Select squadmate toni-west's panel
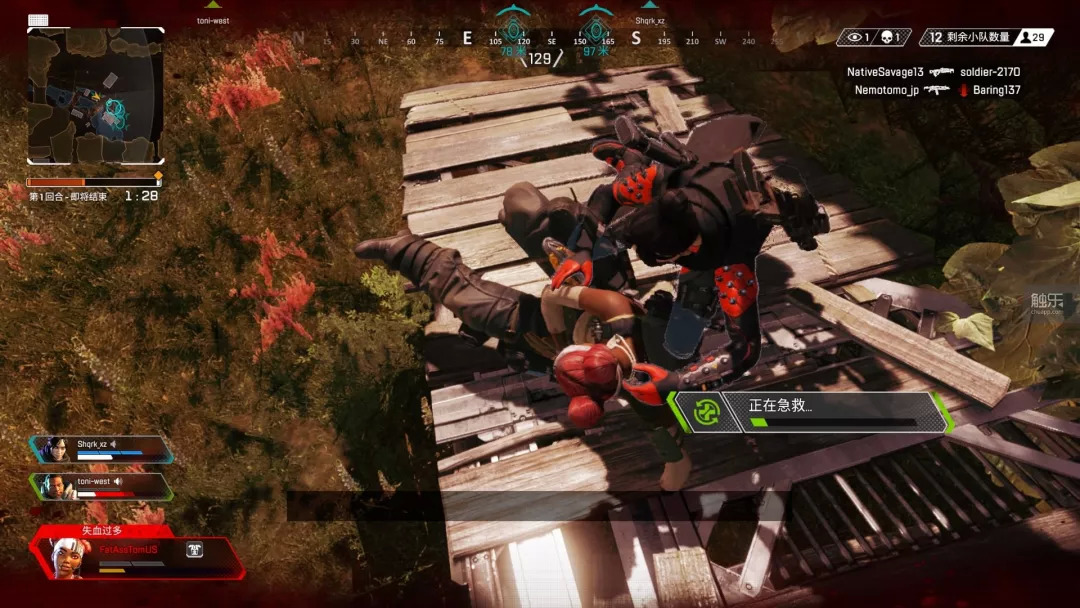 pos(100,486)
